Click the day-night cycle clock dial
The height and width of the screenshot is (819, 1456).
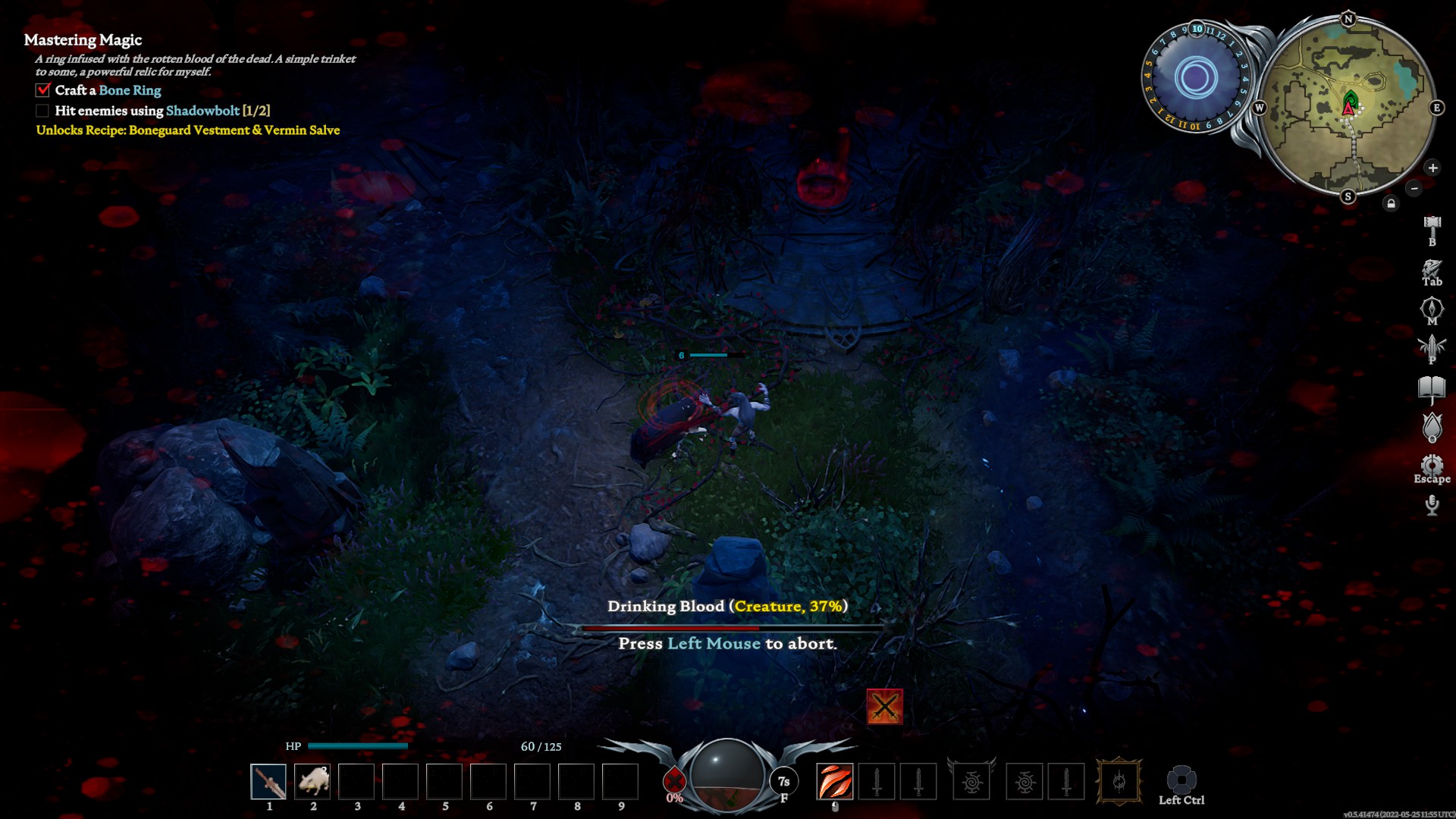(x=1196, y=77)
